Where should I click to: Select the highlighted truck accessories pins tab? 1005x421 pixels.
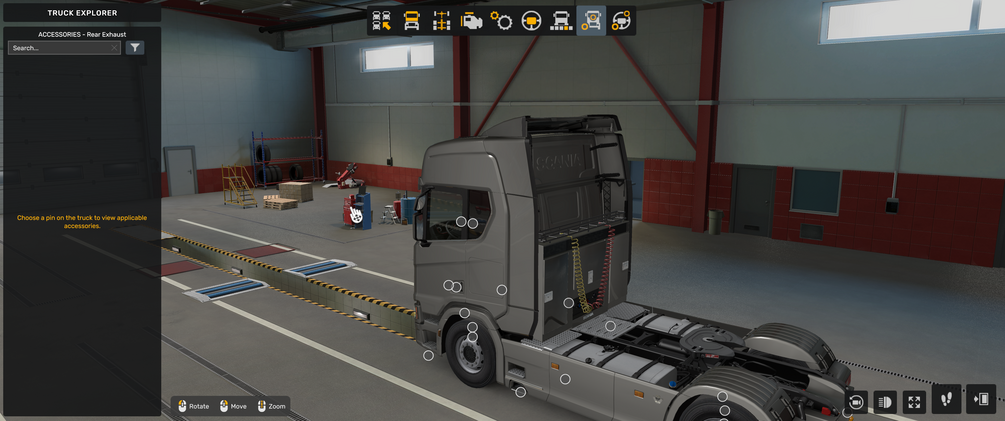(591, 21)
